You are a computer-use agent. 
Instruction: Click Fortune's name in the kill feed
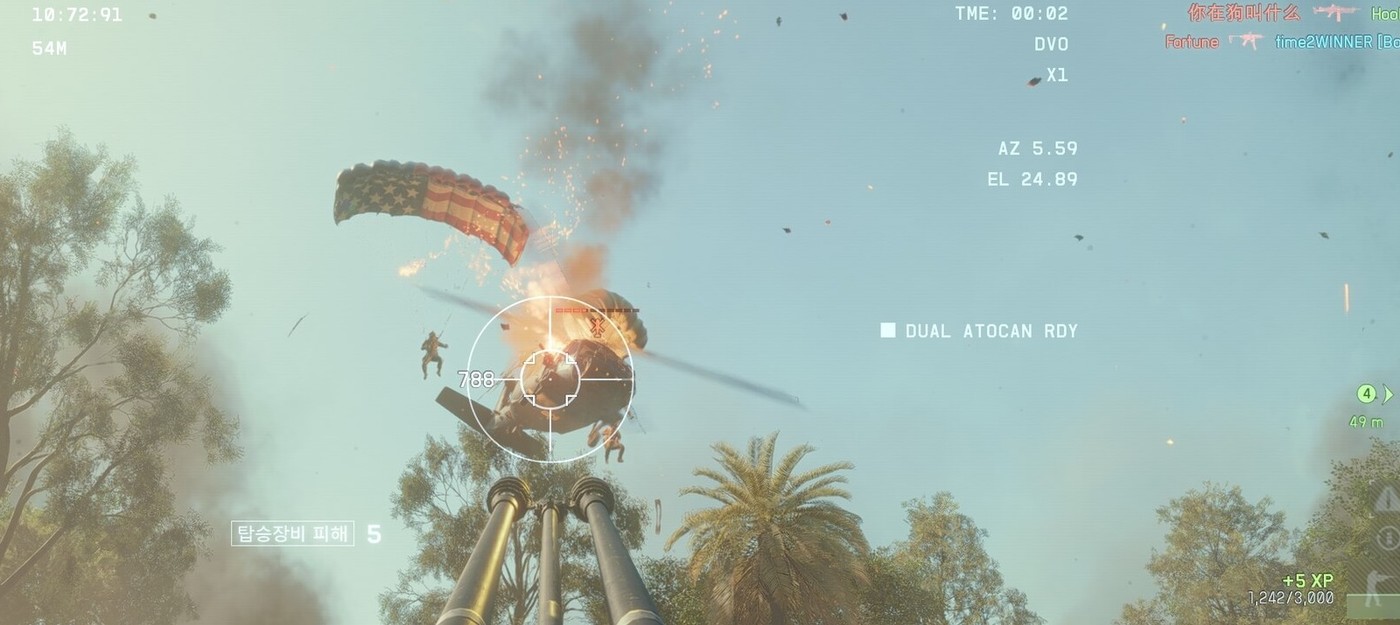[1191, 42]
